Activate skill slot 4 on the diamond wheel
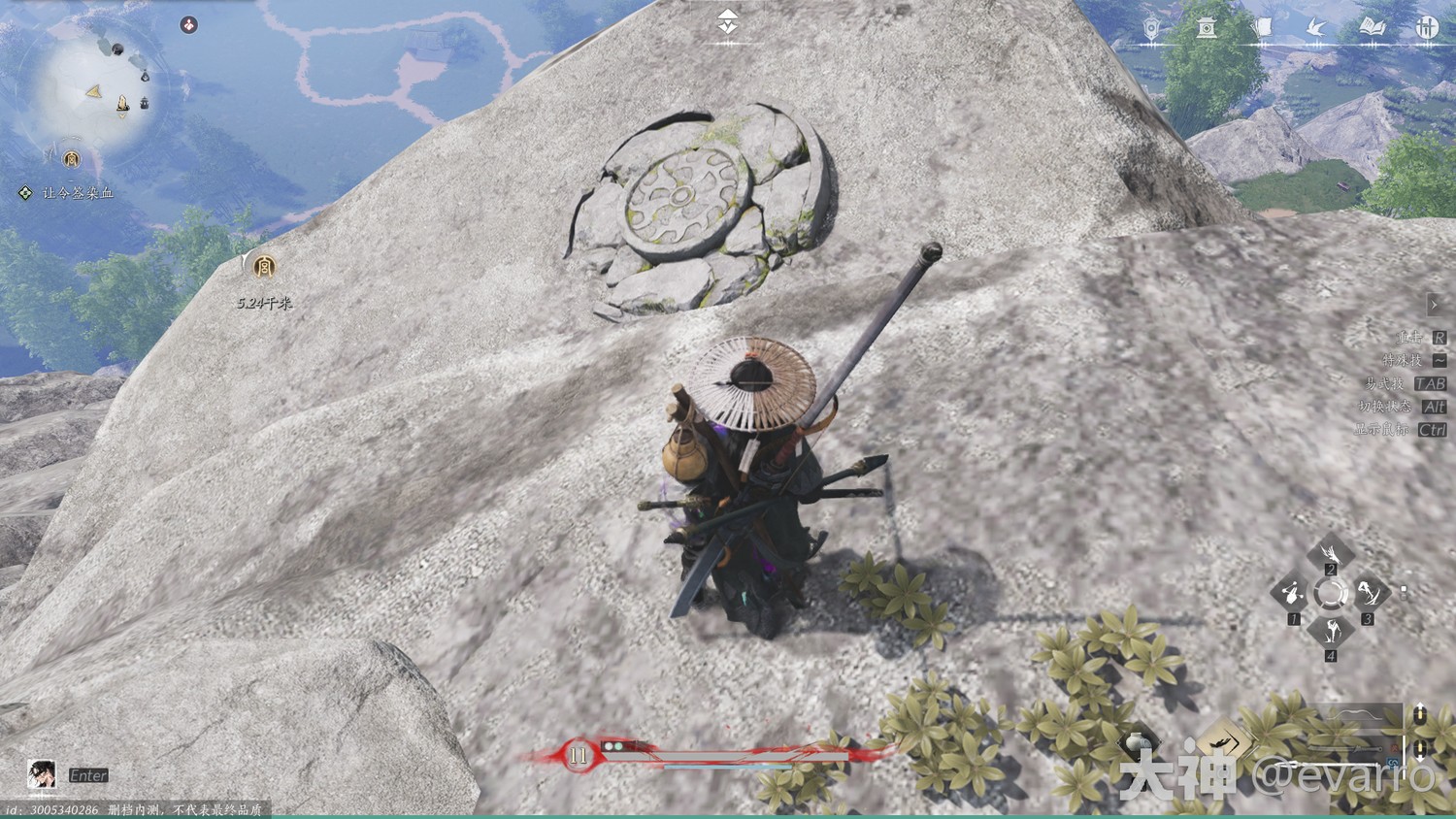 pos(1330,631)
